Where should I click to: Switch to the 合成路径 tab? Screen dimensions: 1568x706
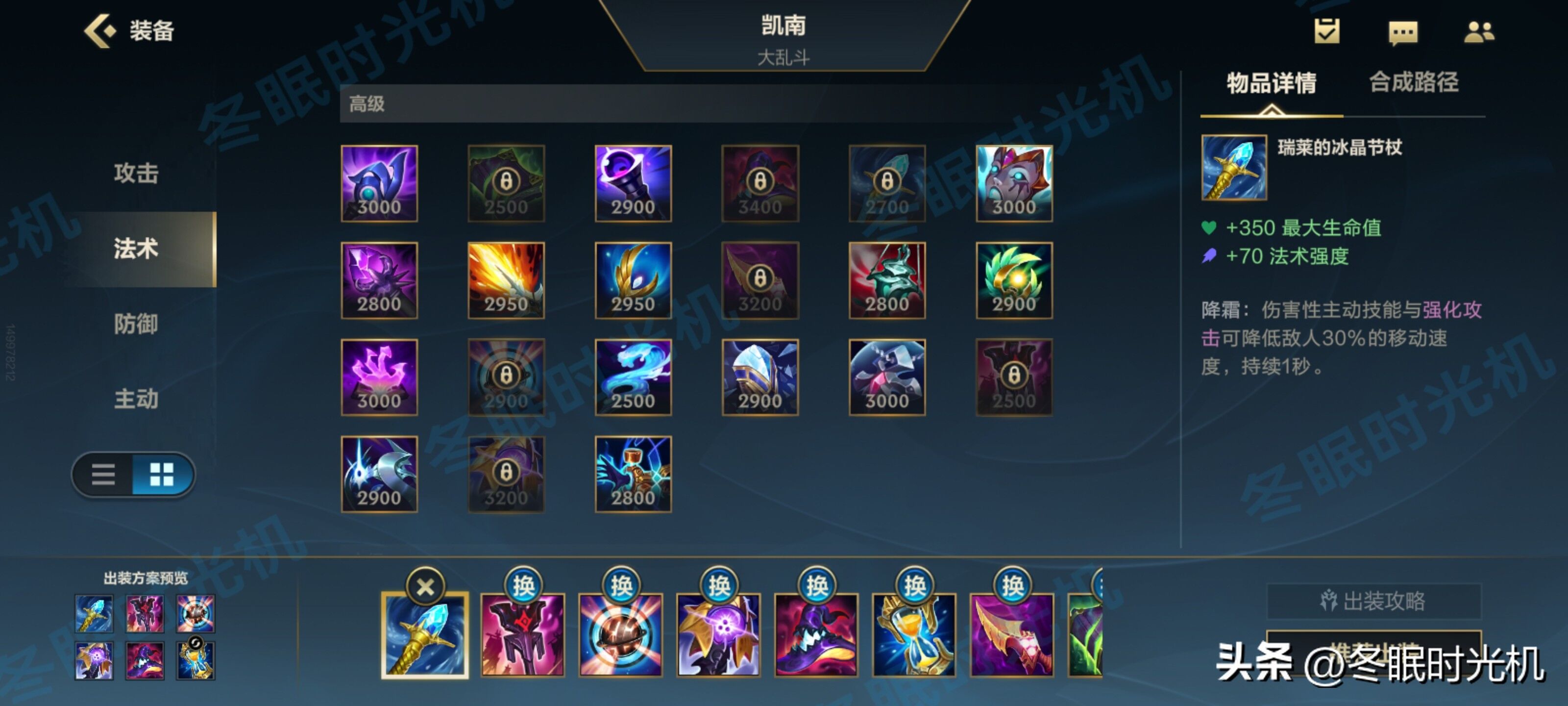tap(1413, 83)
